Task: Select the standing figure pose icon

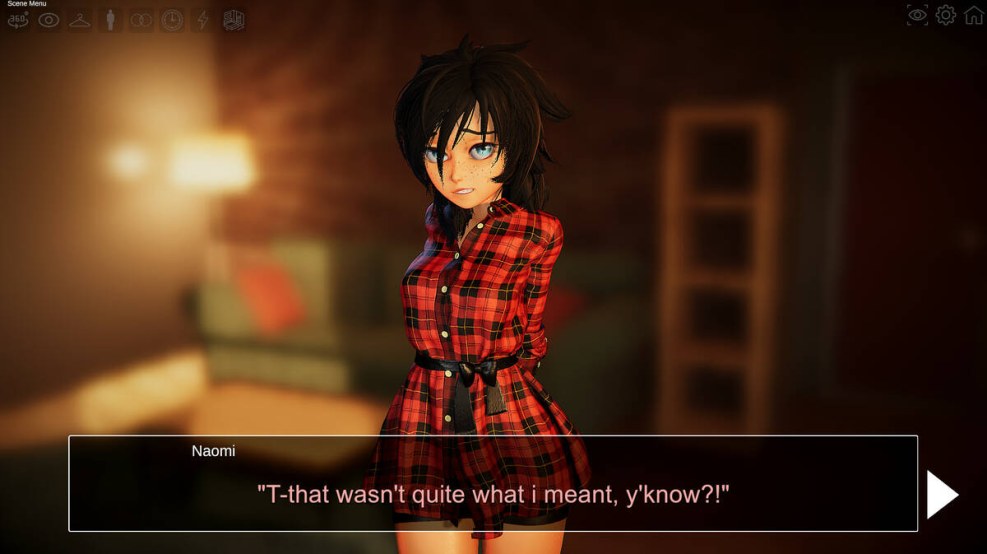Action: 110,20
